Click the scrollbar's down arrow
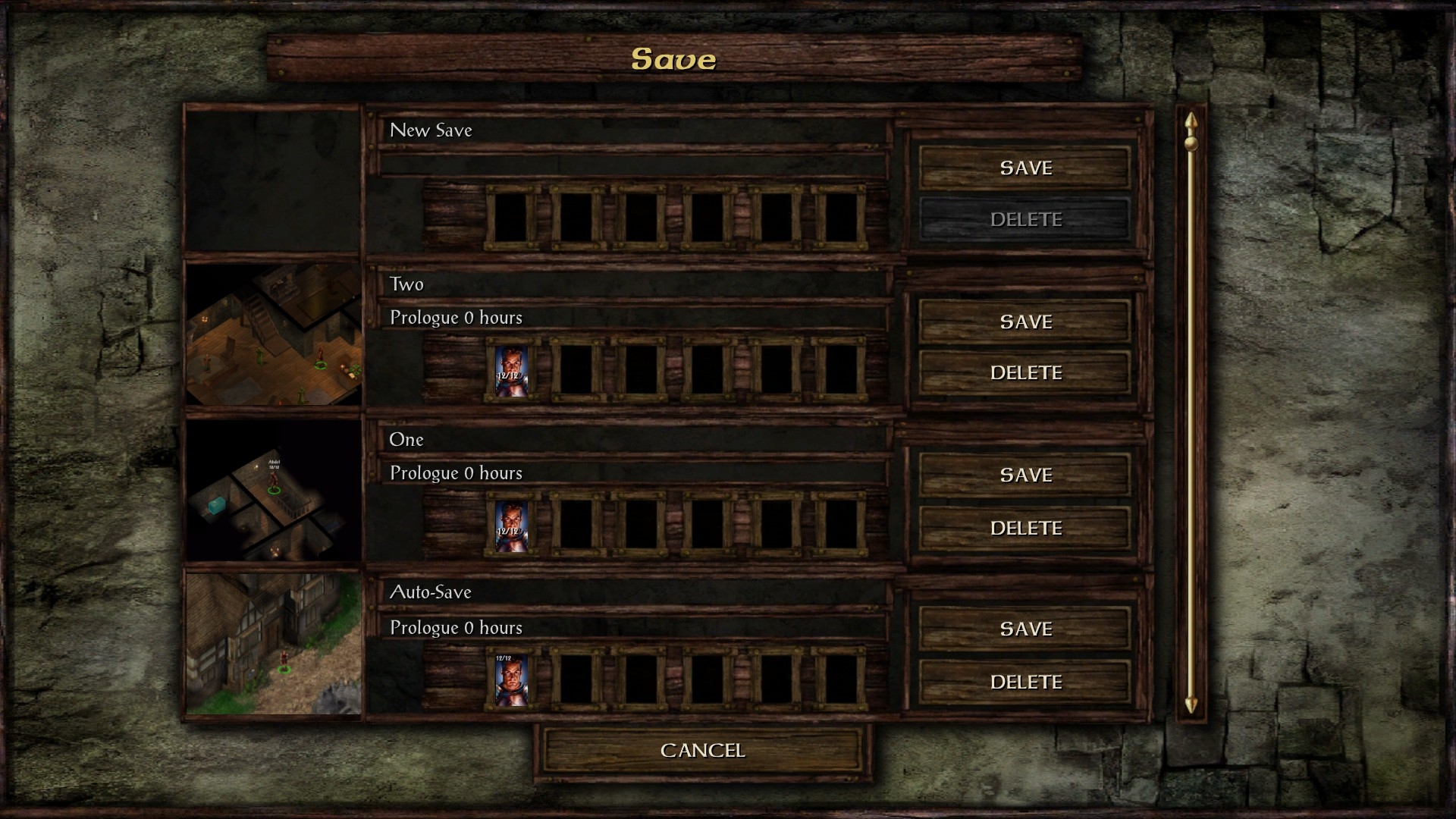 [1191, 704]
